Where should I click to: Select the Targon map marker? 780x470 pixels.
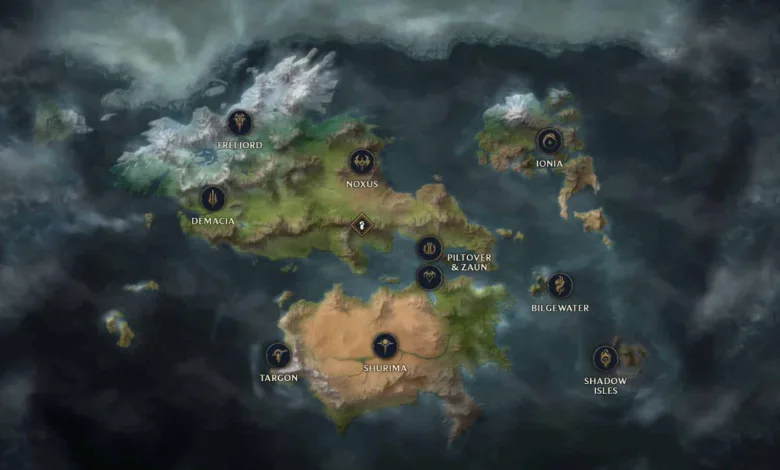point(278,355)
